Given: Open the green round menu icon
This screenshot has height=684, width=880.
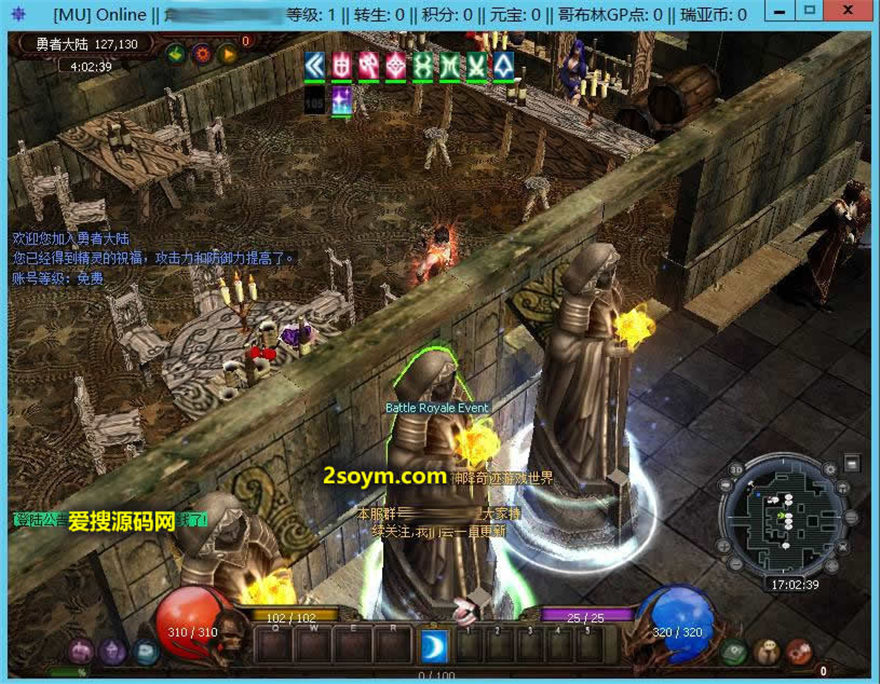Looking at the screenshot, I should tap(733, 652).
